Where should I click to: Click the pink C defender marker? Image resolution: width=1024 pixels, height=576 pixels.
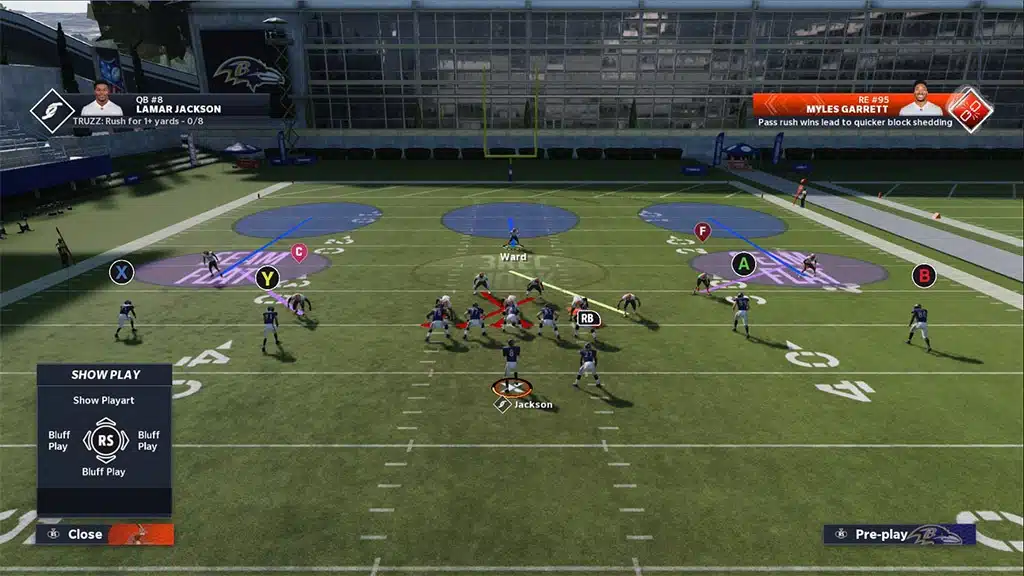coord(298,252)
